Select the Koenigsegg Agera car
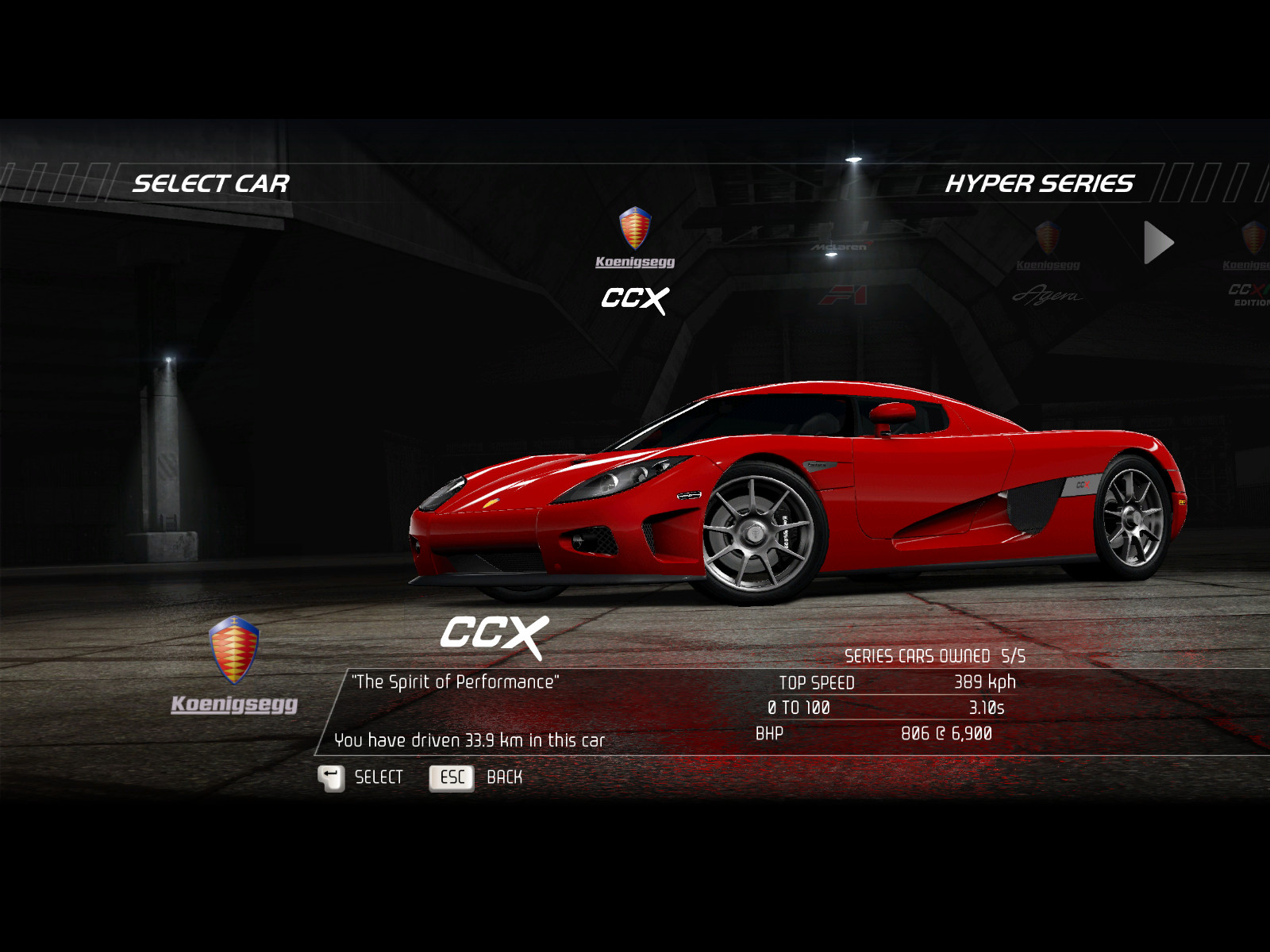Screen dimensions: 1270x952 tap(1048, 266)
